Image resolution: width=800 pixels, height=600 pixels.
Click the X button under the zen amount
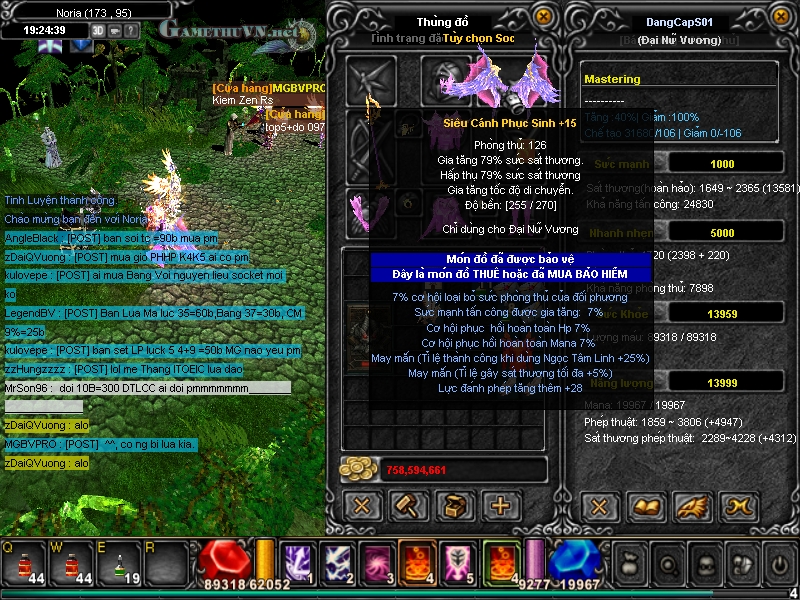pos(363,506)
